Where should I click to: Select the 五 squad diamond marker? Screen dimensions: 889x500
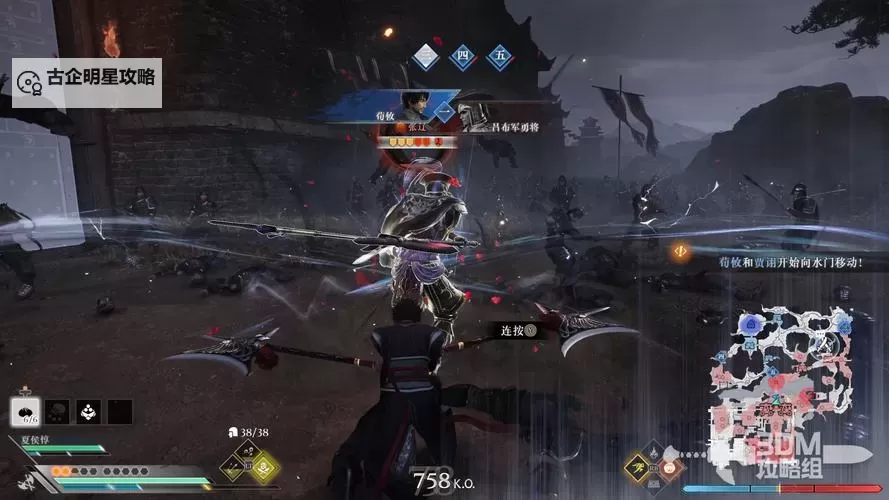click(499, 56)
